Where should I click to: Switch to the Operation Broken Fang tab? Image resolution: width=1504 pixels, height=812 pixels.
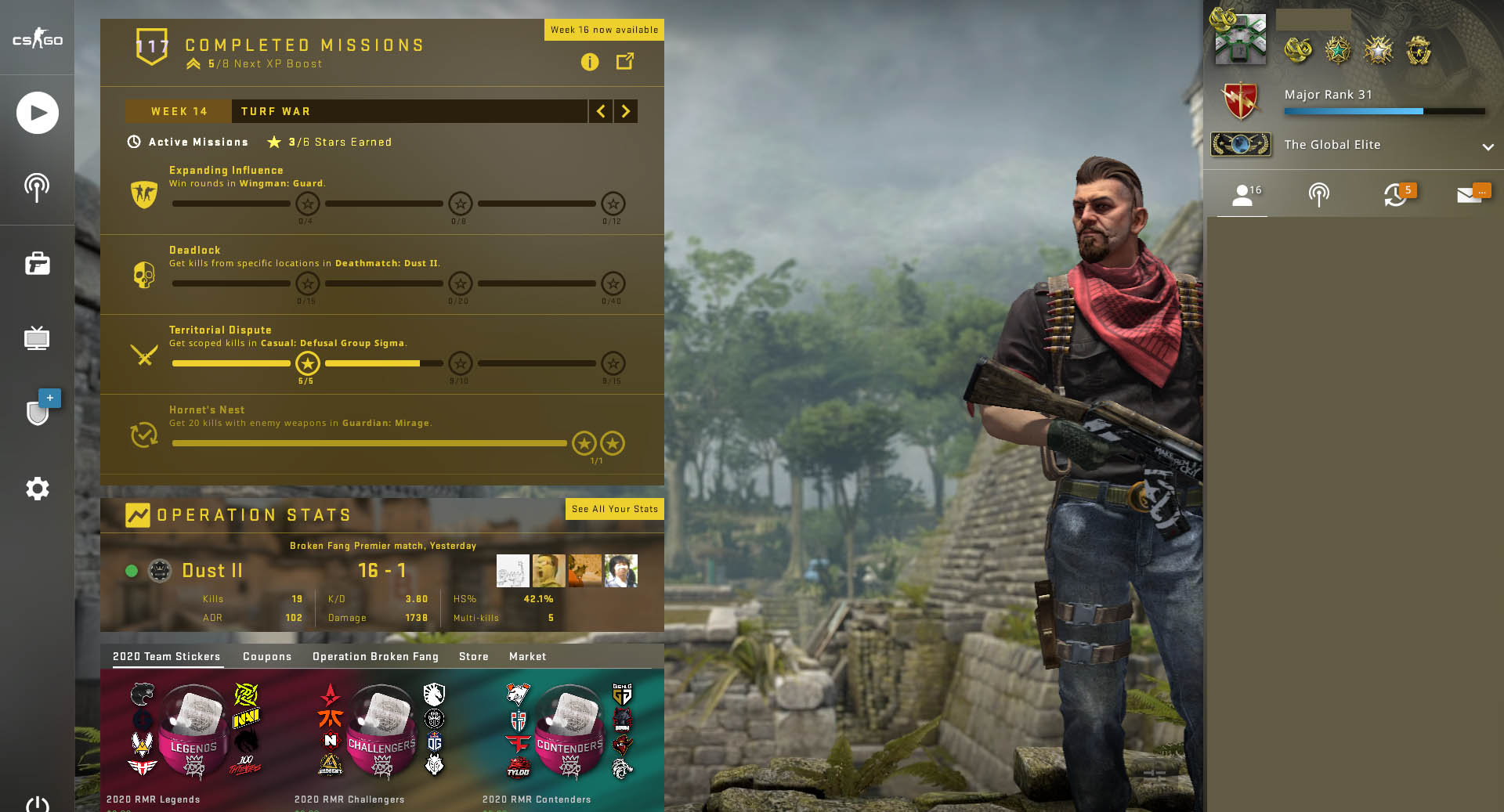(x=375, y=656)
